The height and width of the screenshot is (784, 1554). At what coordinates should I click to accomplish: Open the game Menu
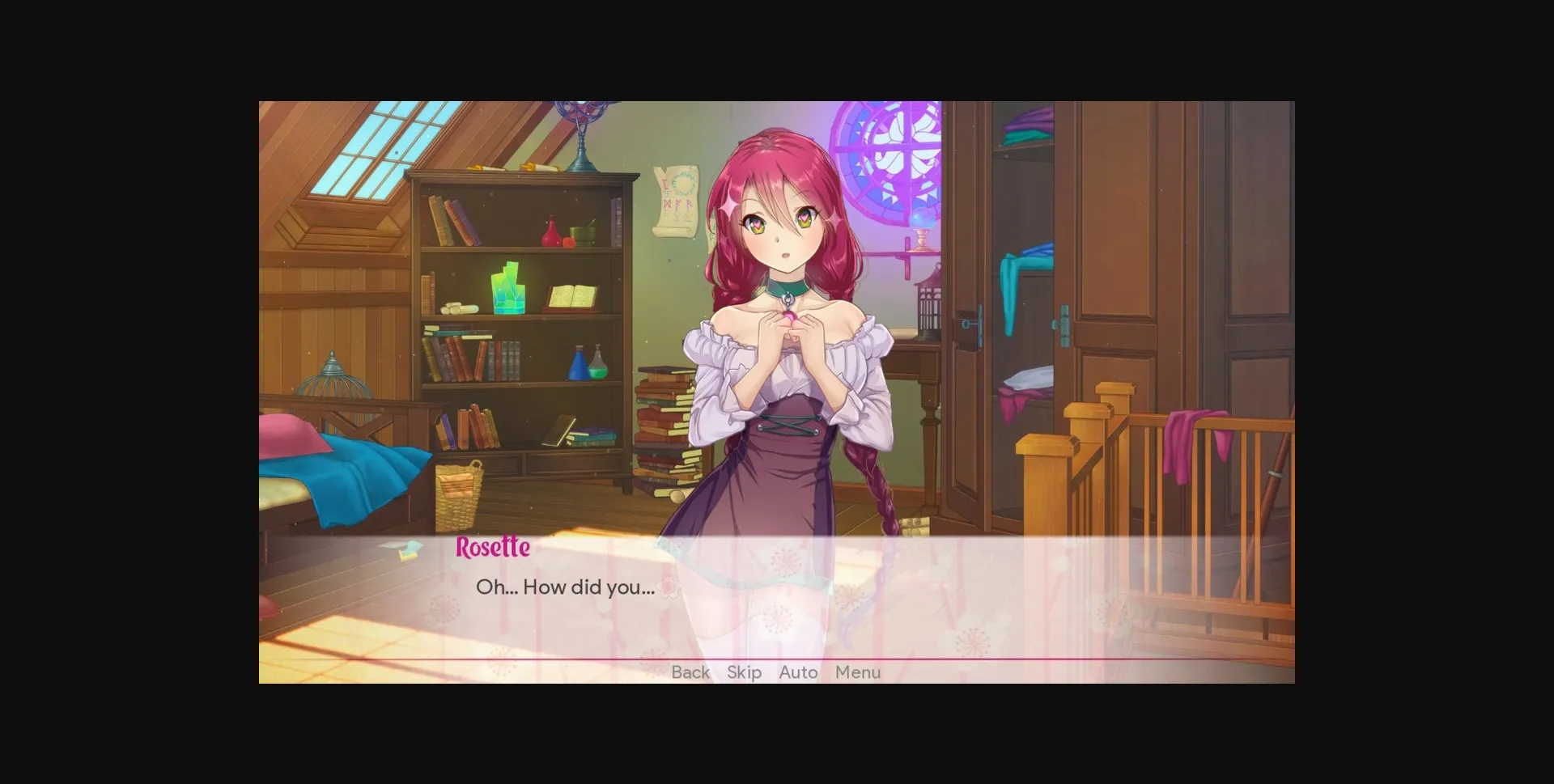pos(858,672)
